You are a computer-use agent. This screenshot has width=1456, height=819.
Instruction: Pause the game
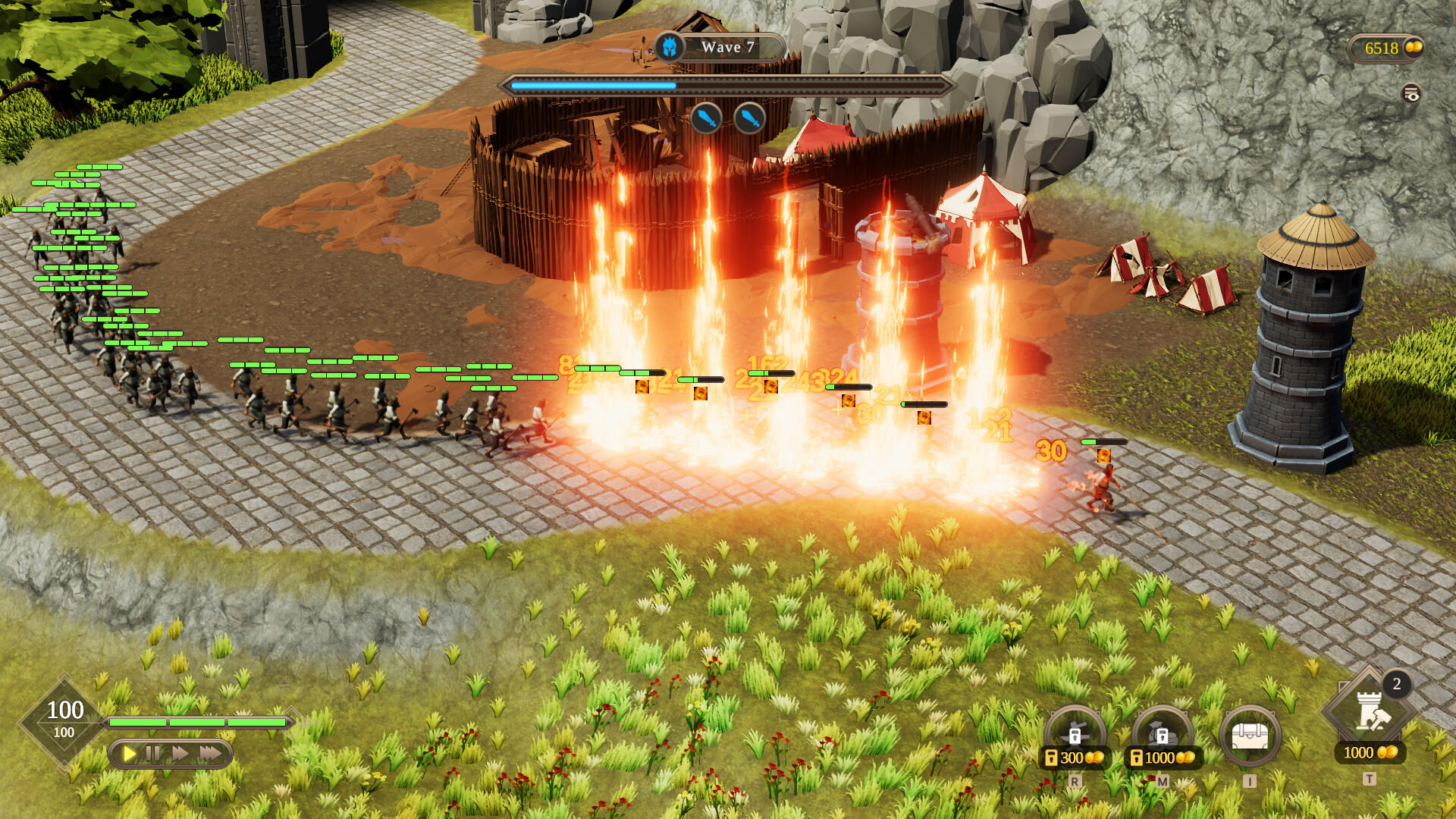coord(153,753)
